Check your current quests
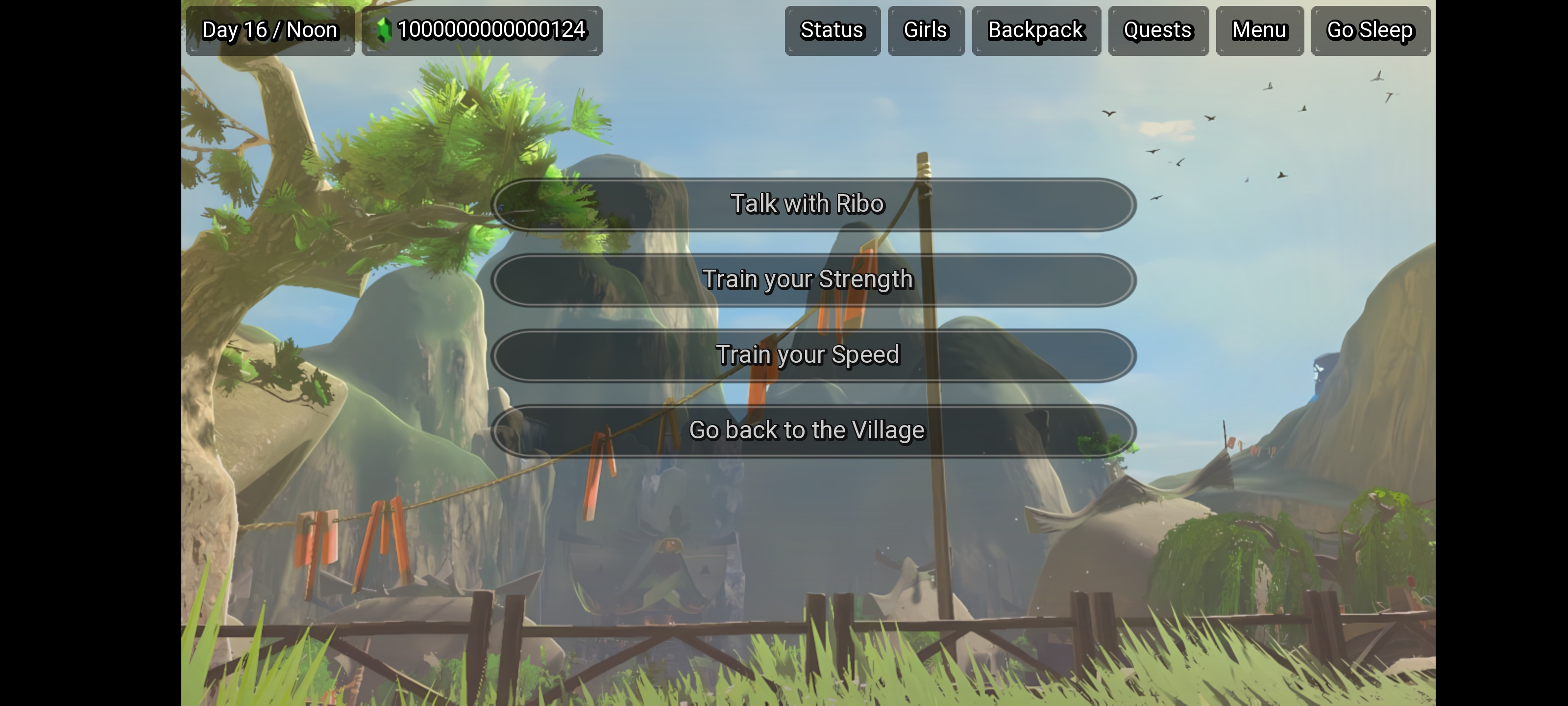 click(1157, 30)
